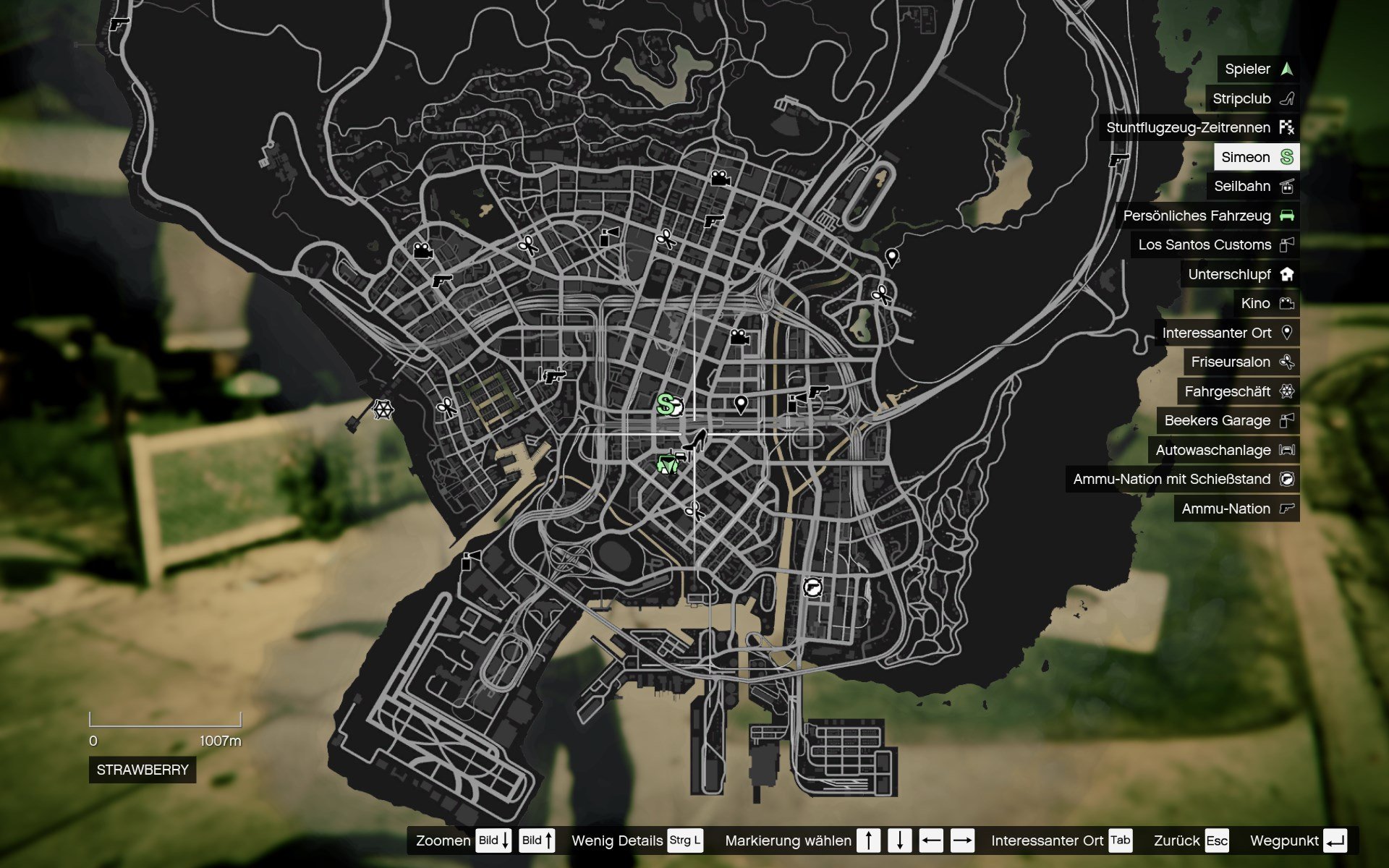The image size is (1389, 868).
Task: Select Interessanter Ort in the legend list
Action: 1226,333
